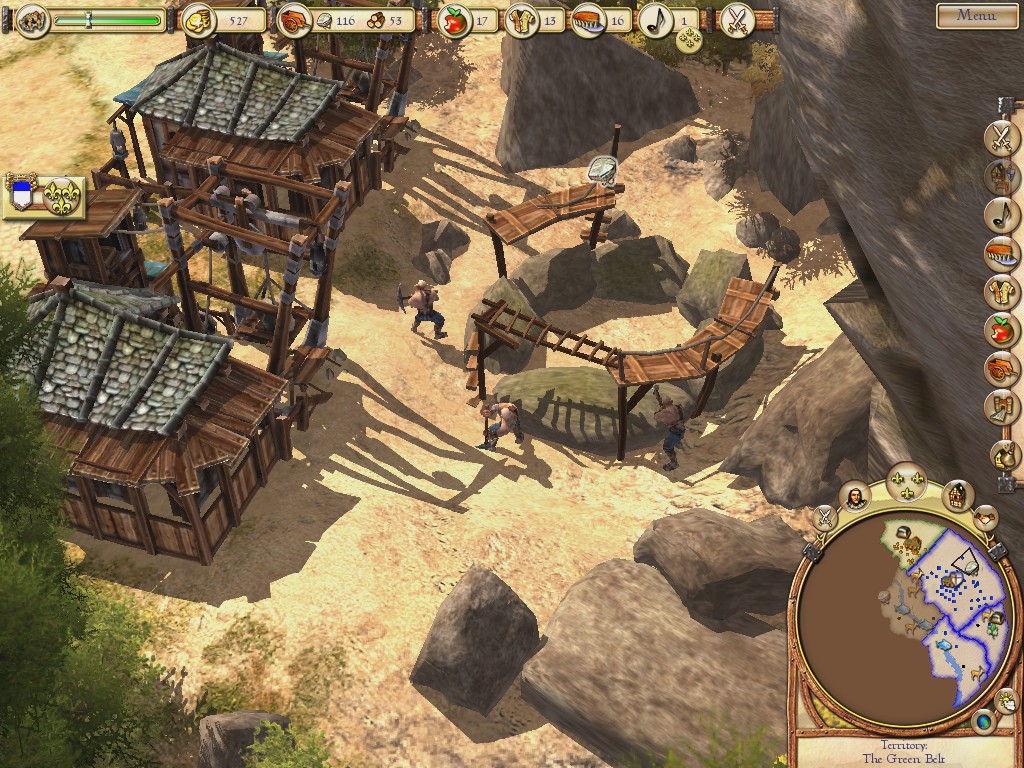Screen dimensions: 1024x768
Task: Open the cart gatherer build category
Action: click(x=1001, y=368)
